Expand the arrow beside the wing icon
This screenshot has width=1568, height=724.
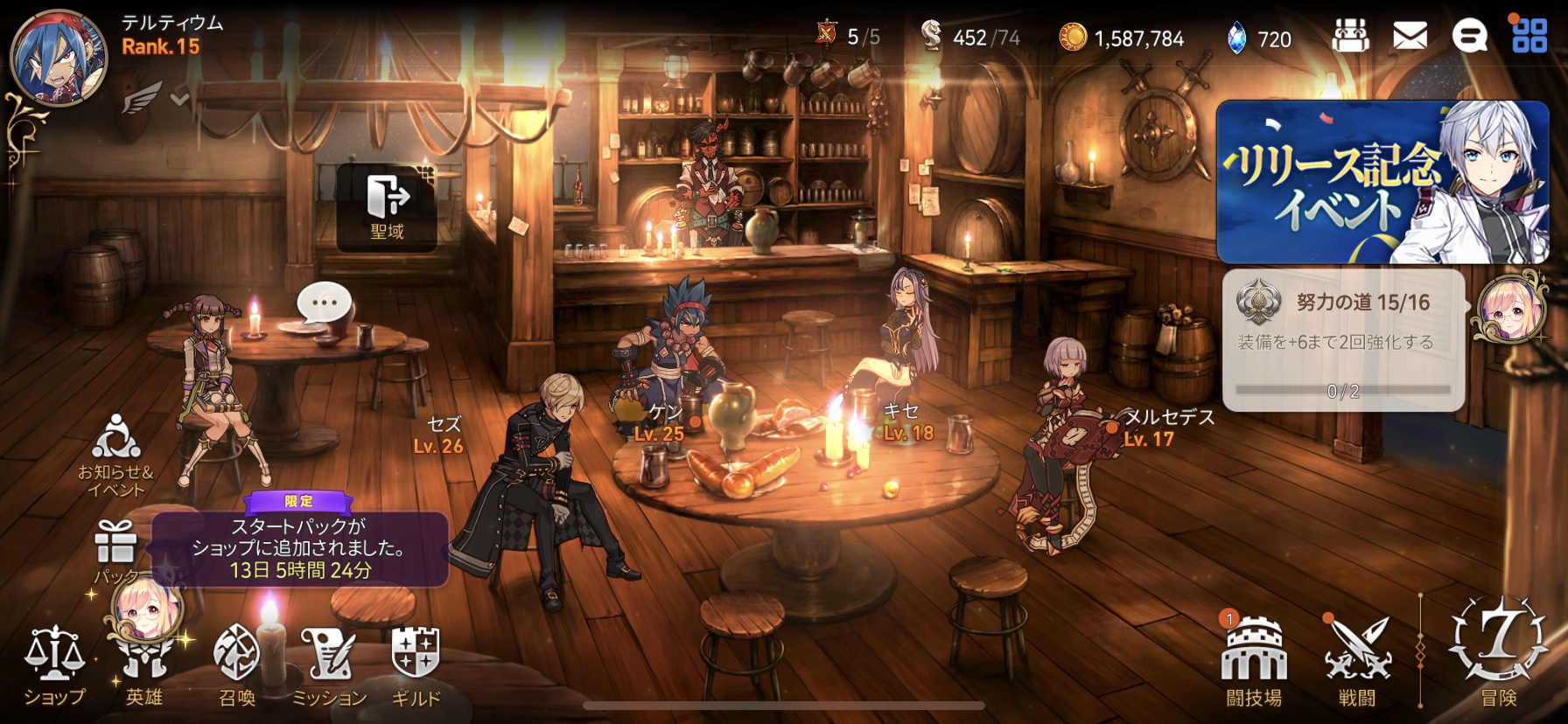coord(180,99)
